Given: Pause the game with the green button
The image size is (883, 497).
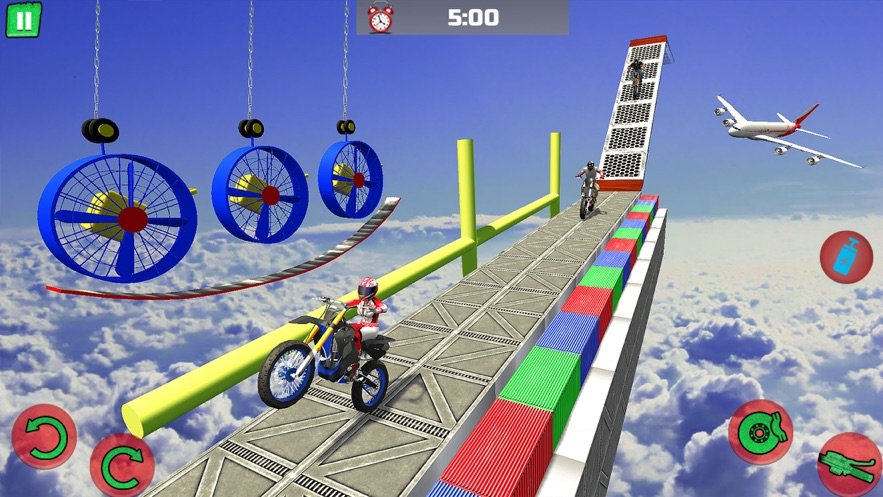Looking at the screenshot, I should click(23, 19).
